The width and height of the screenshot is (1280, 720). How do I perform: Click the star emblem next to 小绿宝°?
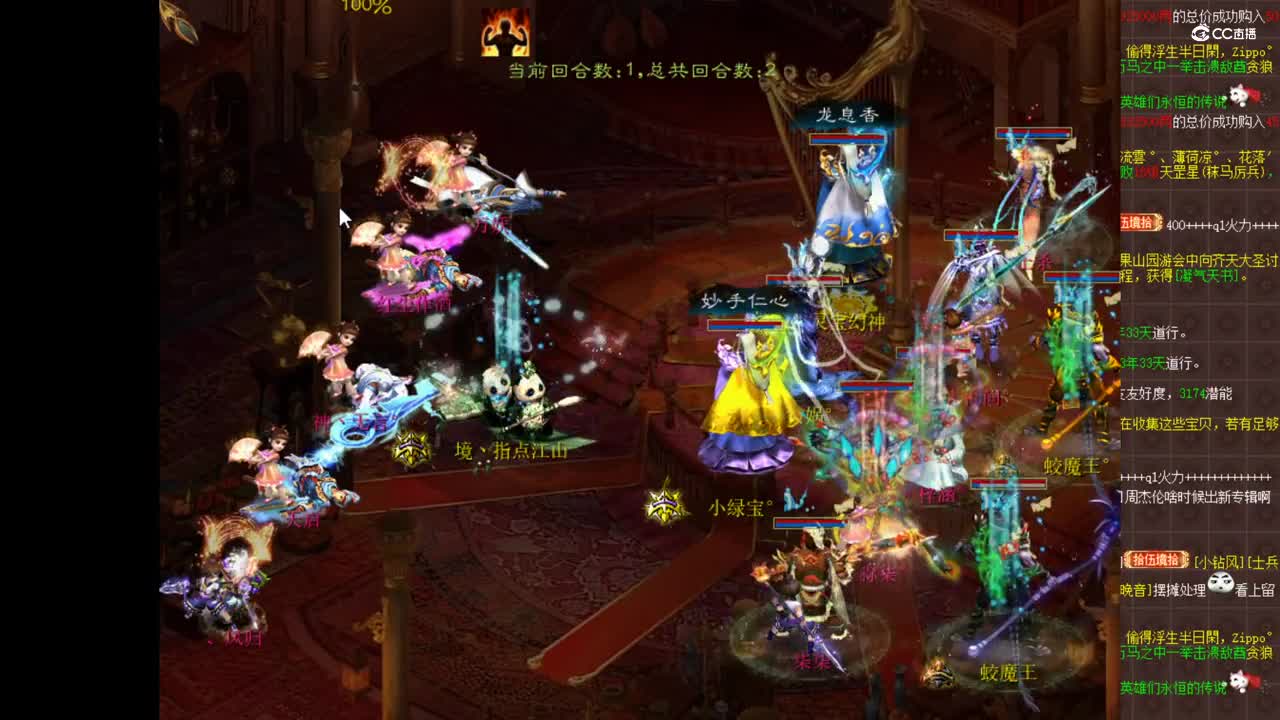(662, 505)
